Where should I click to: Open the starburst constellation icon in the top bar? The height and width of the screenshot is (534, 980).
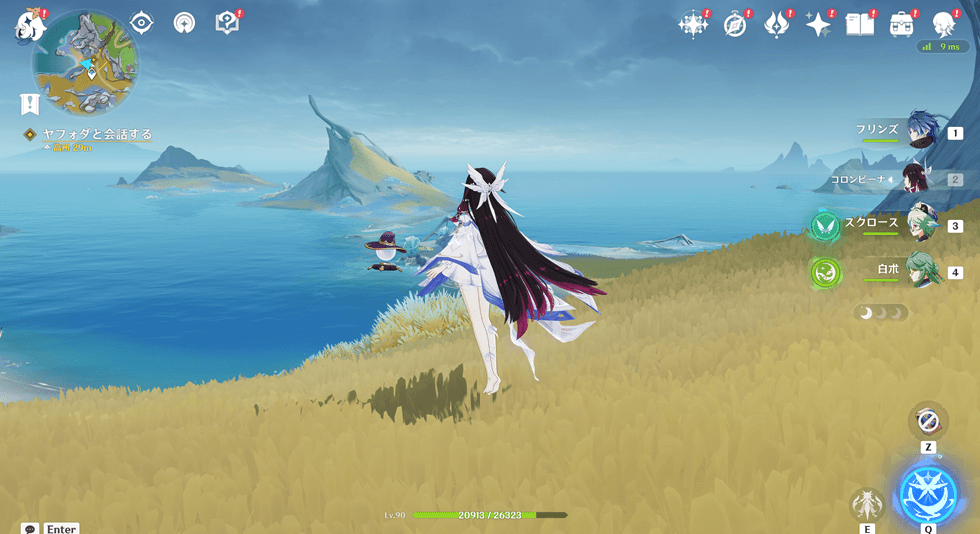coord(692,25)
